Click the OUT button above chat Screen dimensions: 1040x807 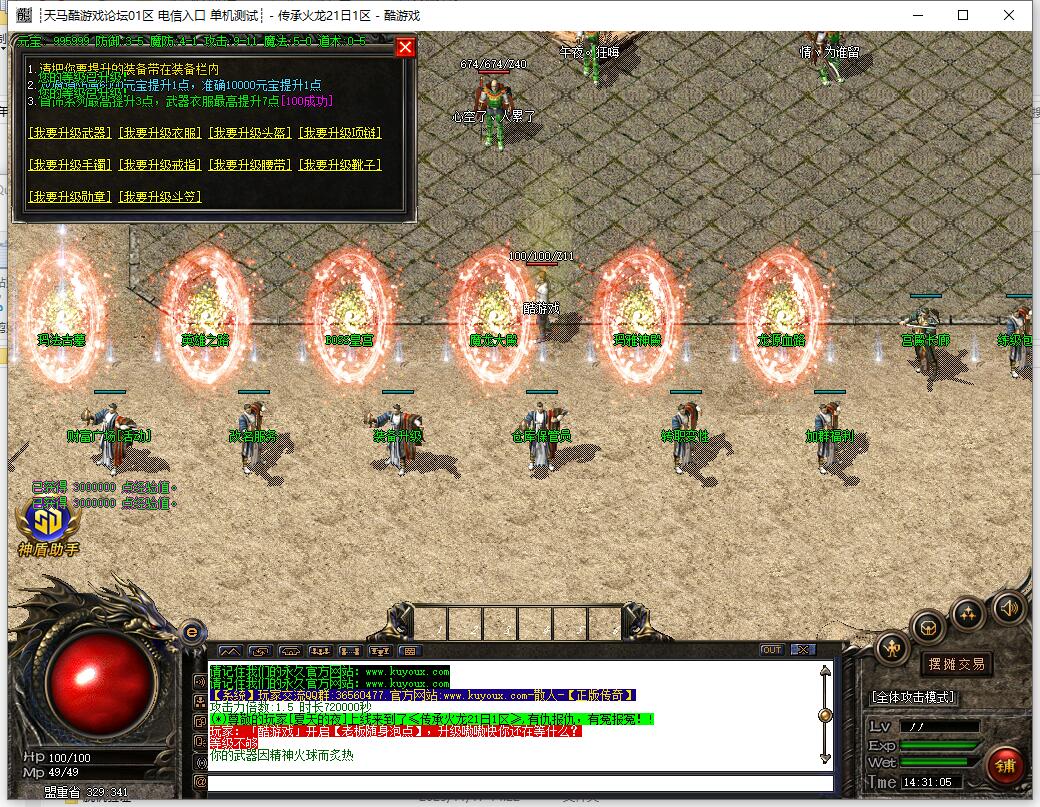click(771, 650)
